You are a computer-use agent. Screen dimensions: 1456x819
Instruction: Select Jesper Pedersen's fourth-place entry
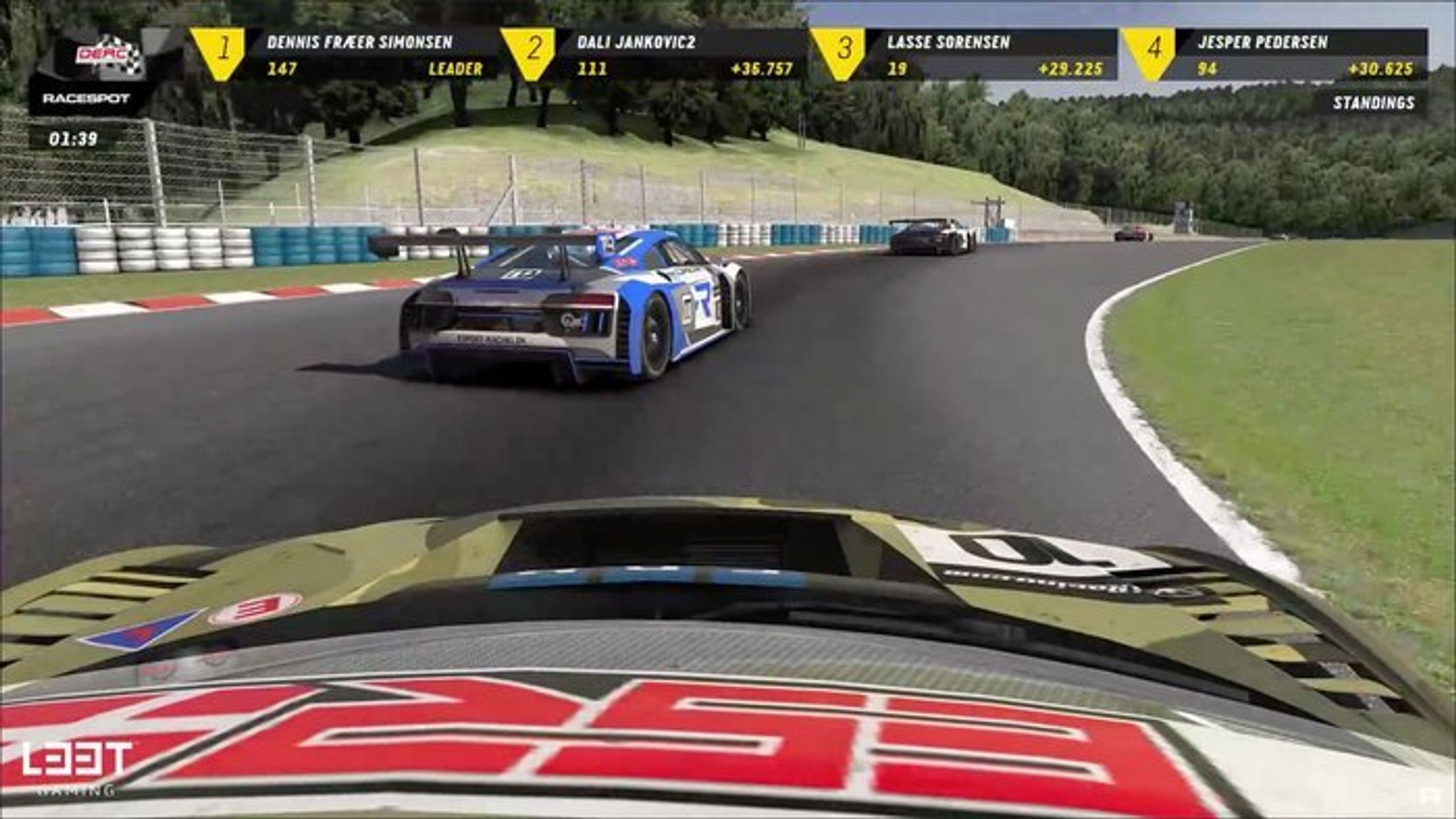pyautogui.click(x=1291, y=55)
